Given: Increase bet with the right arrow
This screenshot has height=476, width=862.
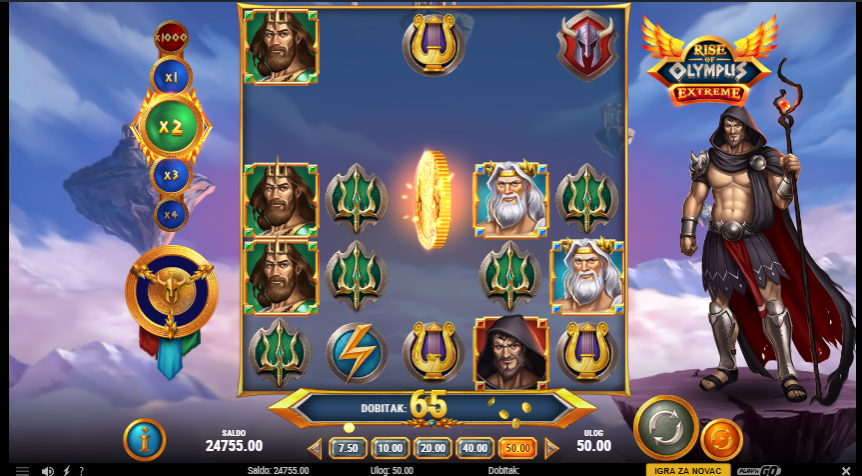Looking at the screenshot, I should [x=552, y=448].
